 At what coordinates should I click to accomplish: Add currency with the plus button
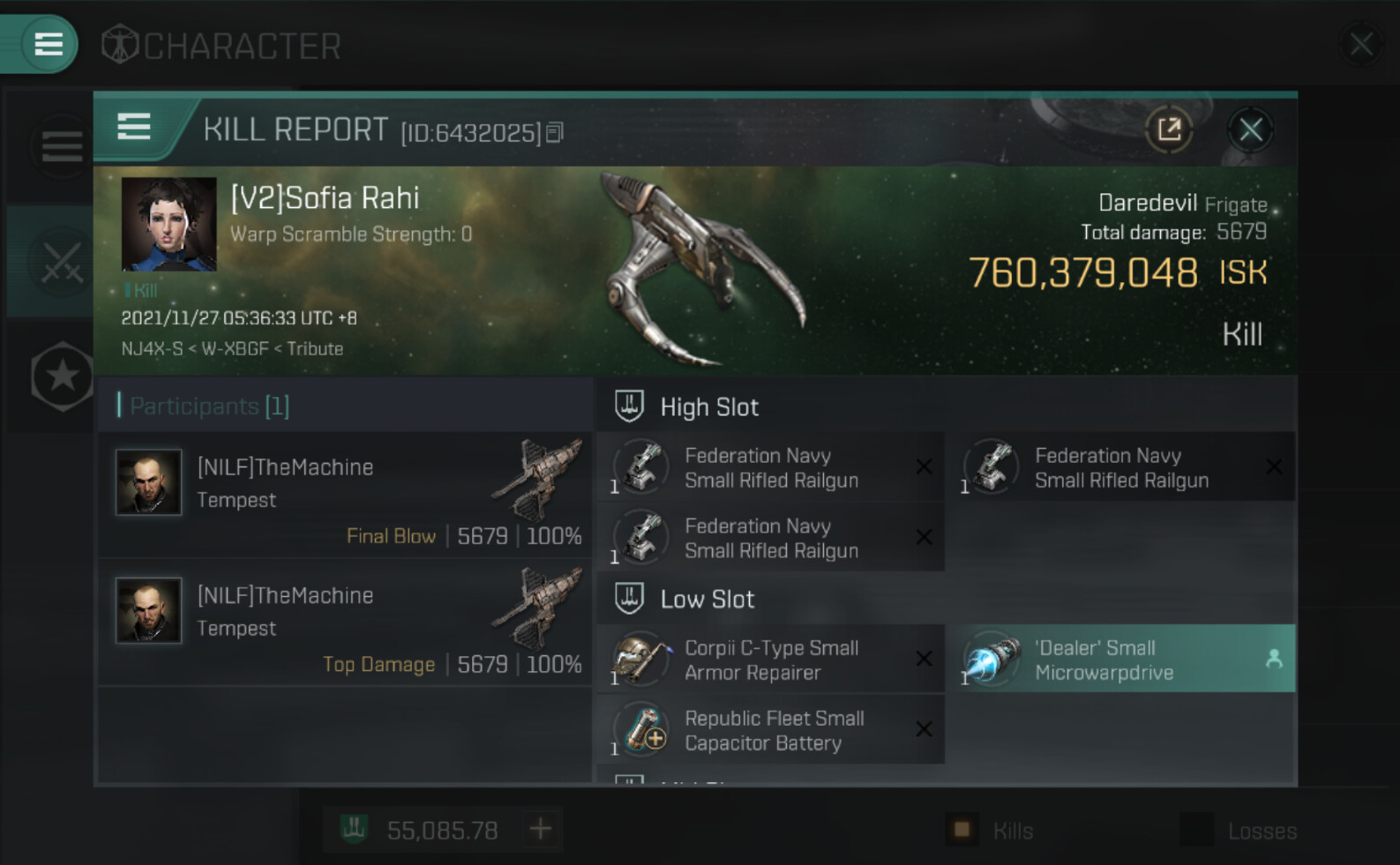click(540, 829)
